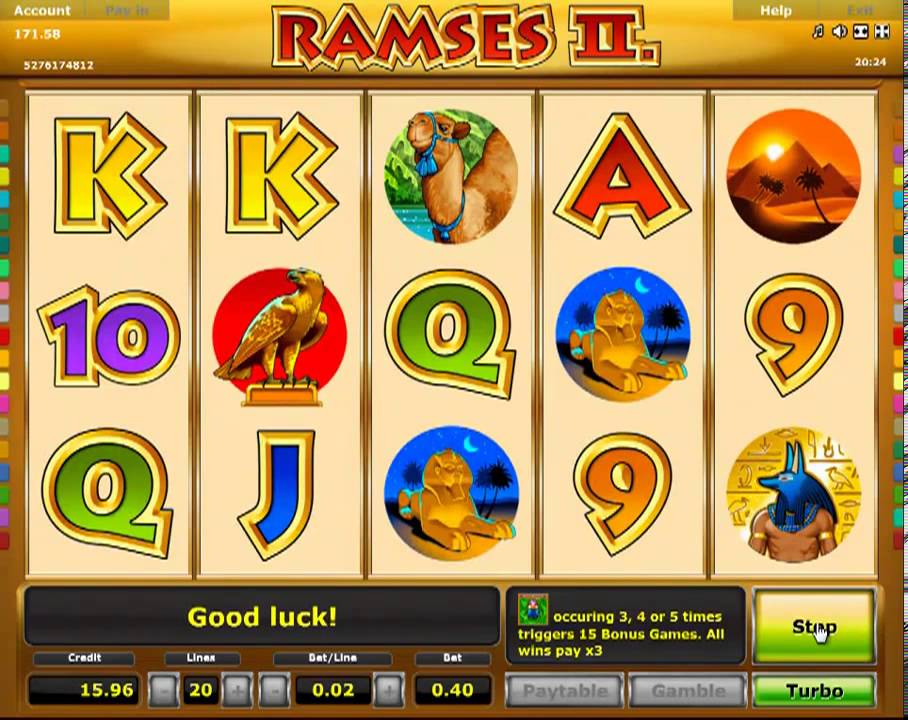The image size is (908, 720).
Task: Open the Account menu
Action: 42,10
